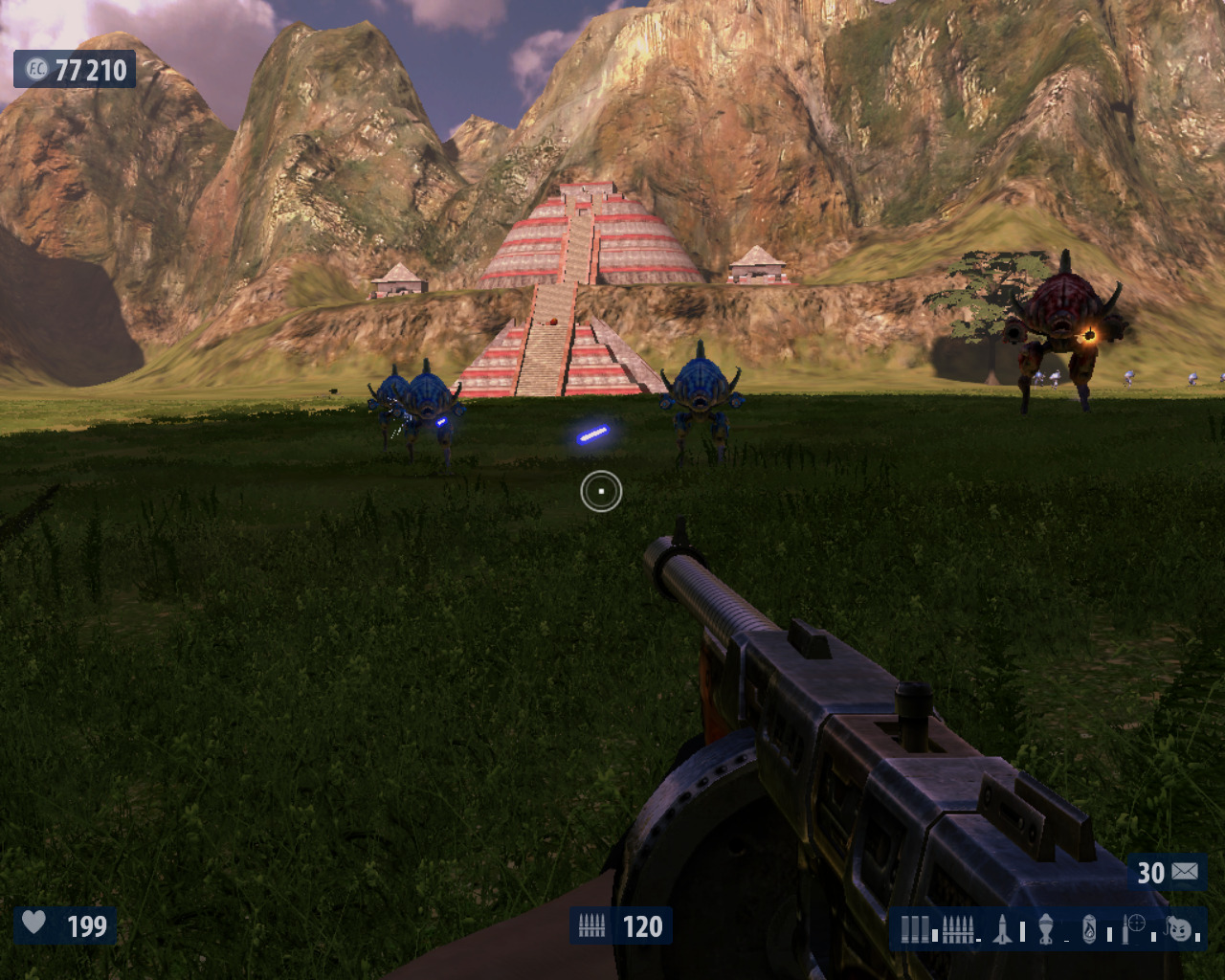The height and width of the screenshot is (980, 1225).
Task: Select the grenade ammo icon
Action: click(x=1046, y=928)
